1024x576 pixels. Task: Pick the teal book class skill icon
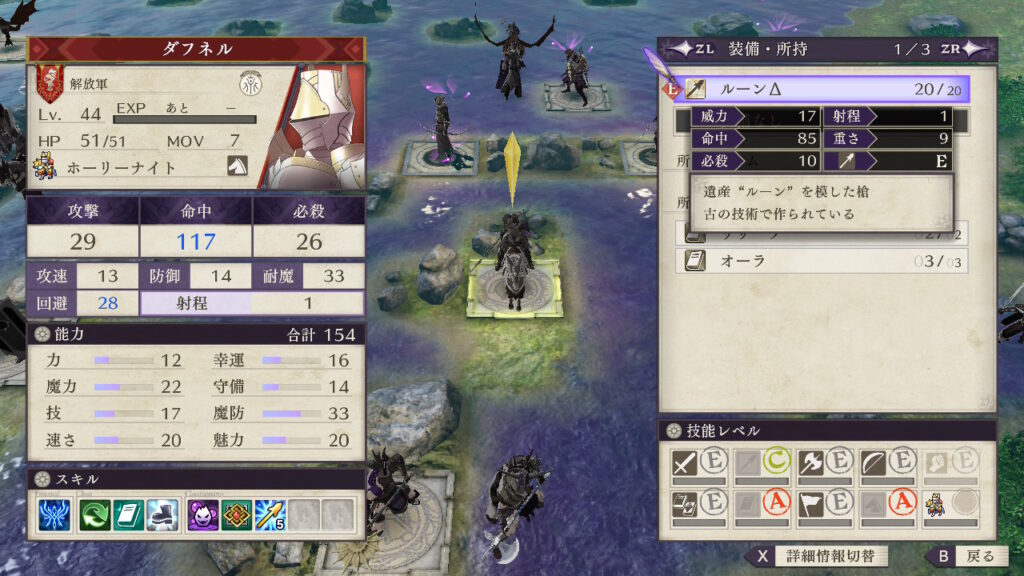coord(128,515)
